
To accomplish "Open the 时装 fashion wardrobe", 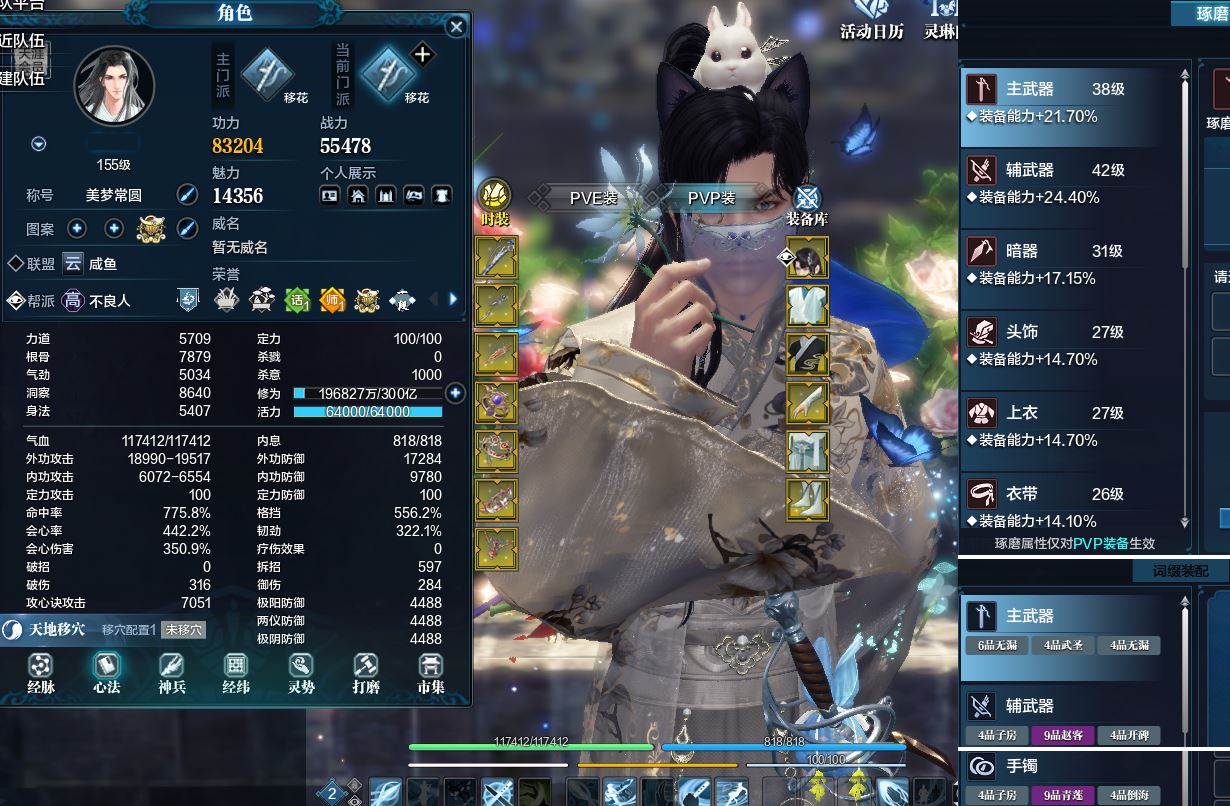I will click(495, 203).
